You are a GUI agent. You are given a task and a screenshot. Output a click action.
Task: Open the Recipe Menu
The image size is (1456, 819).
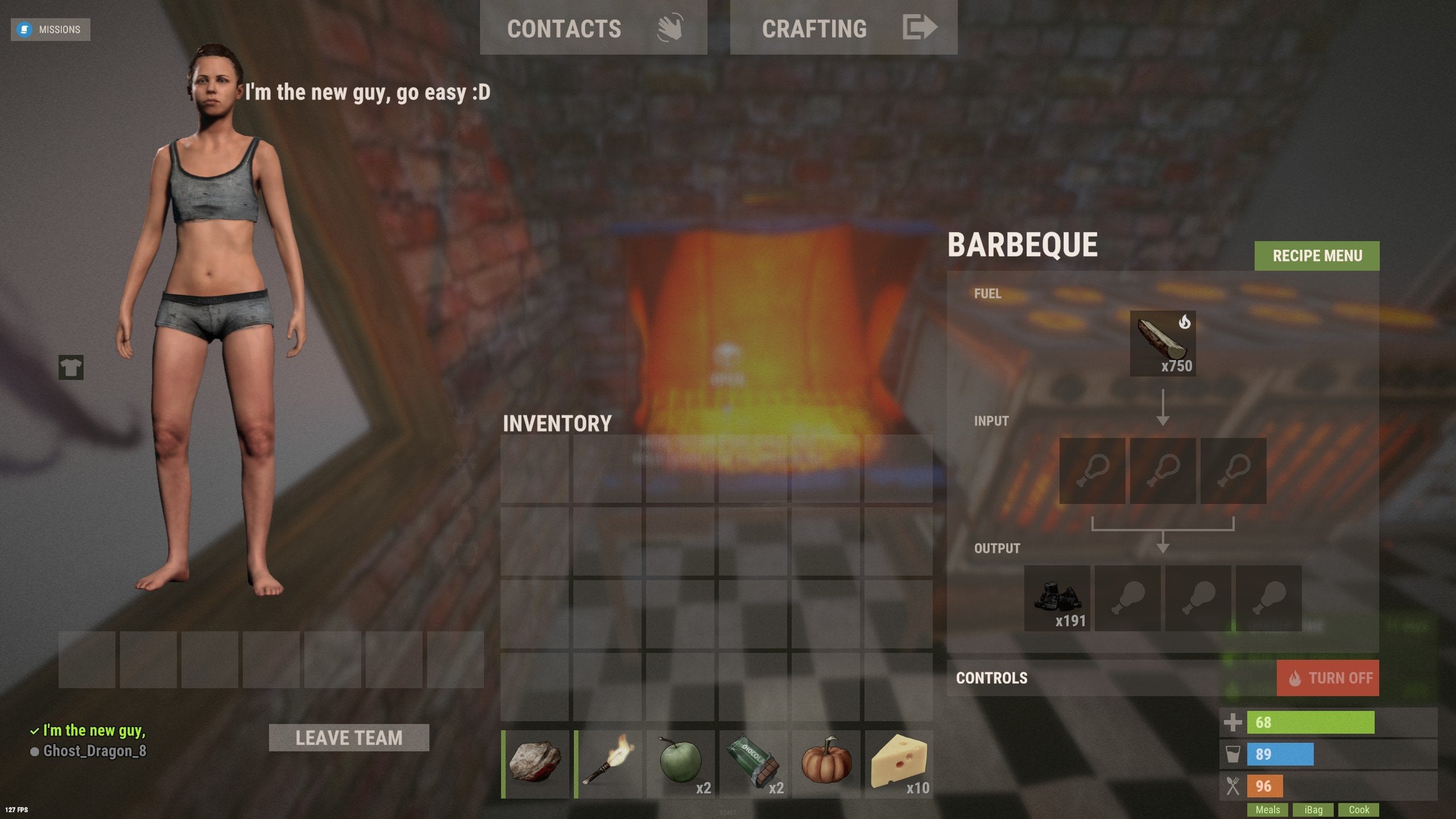1316,256
